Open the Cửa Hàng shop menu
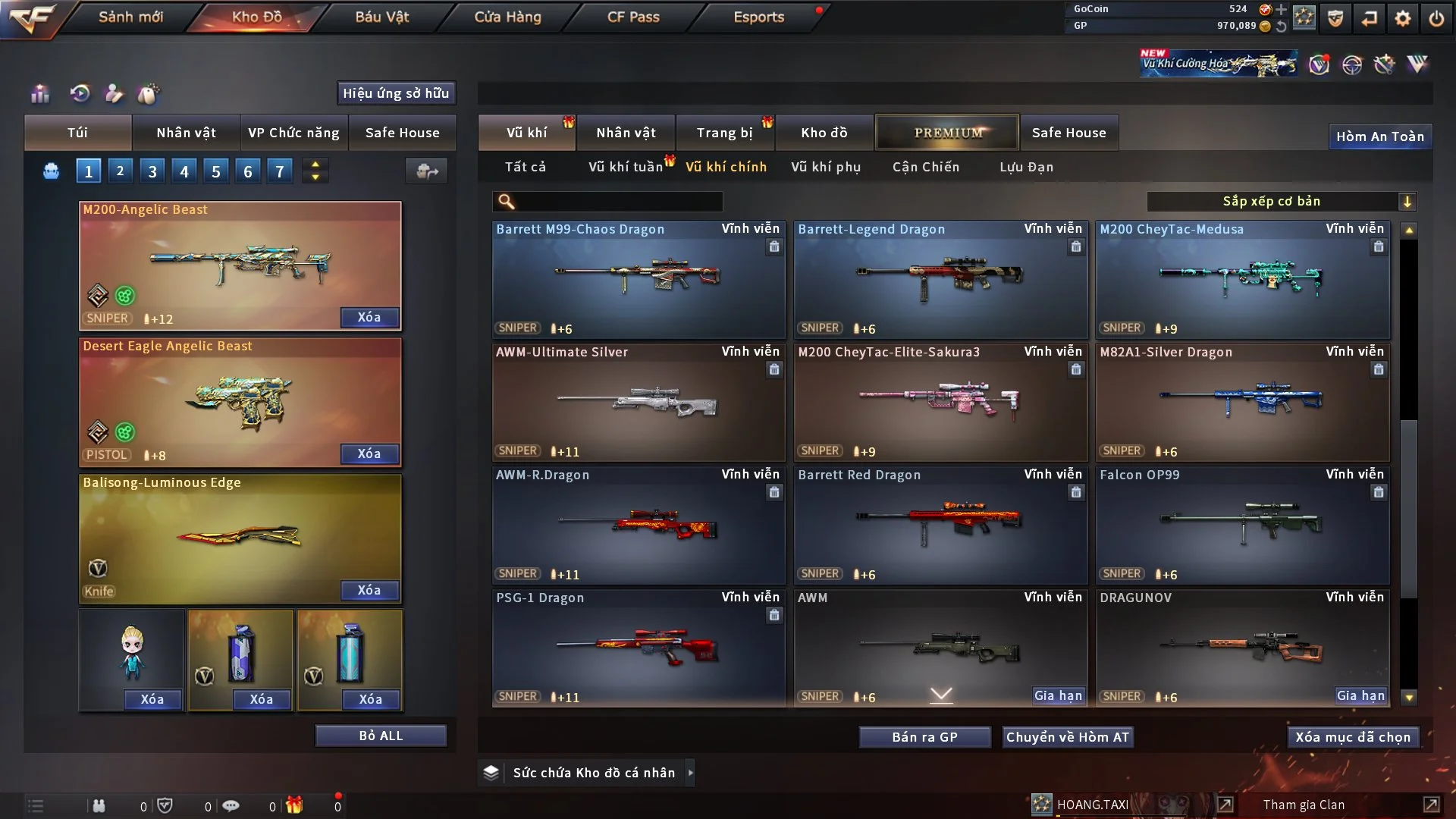The height and width of the screenshot is (819, 1456). pyautogui.click(x=507, y=17)
